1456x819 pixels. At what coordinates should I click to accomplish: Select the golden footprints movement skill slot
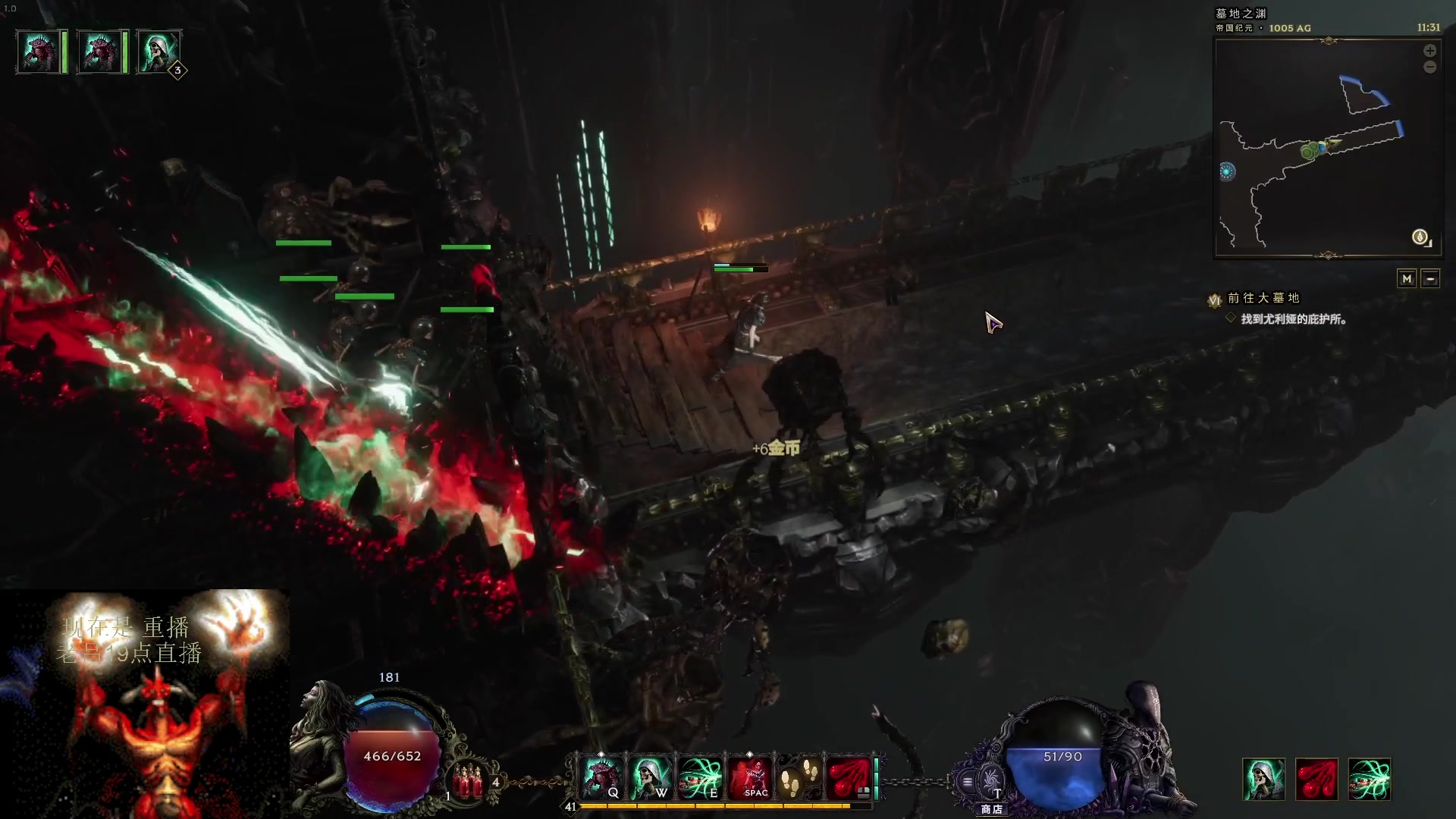[x=799, y=778]
